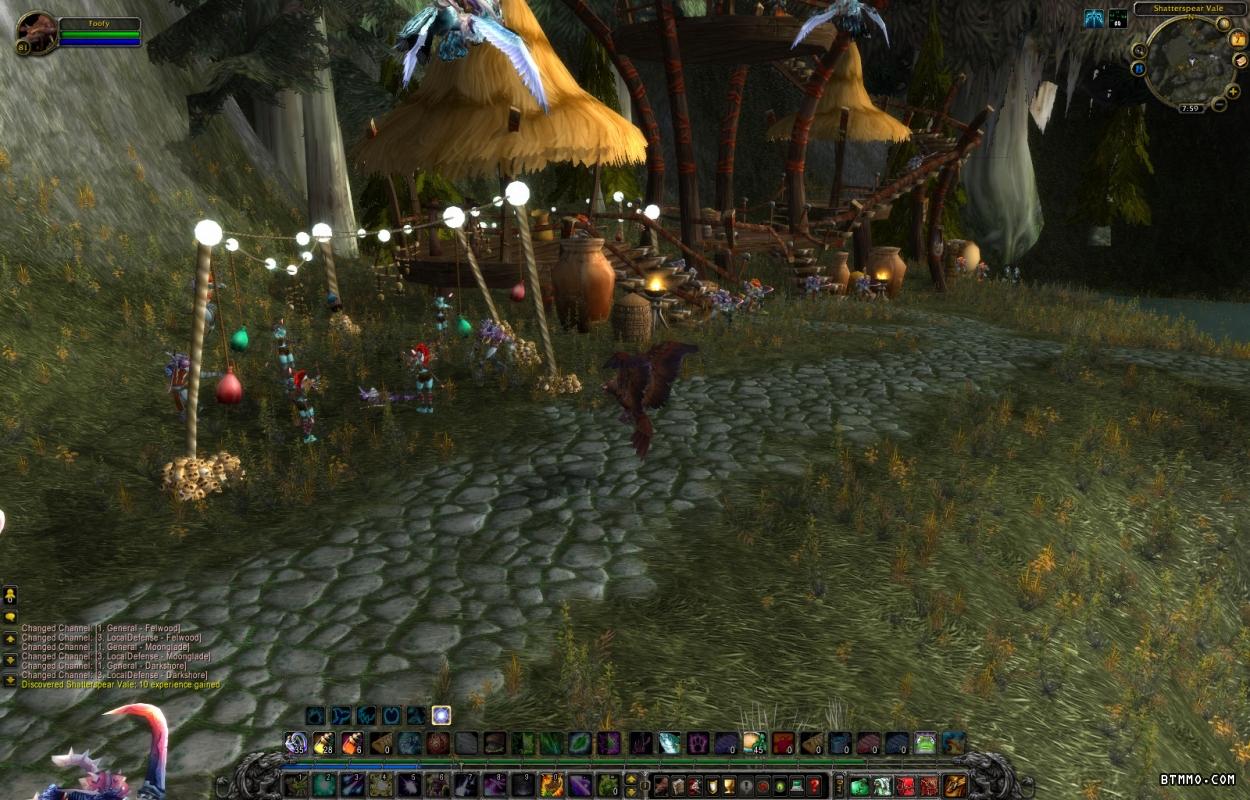Click the chat scroll-up arrow button

10,639
